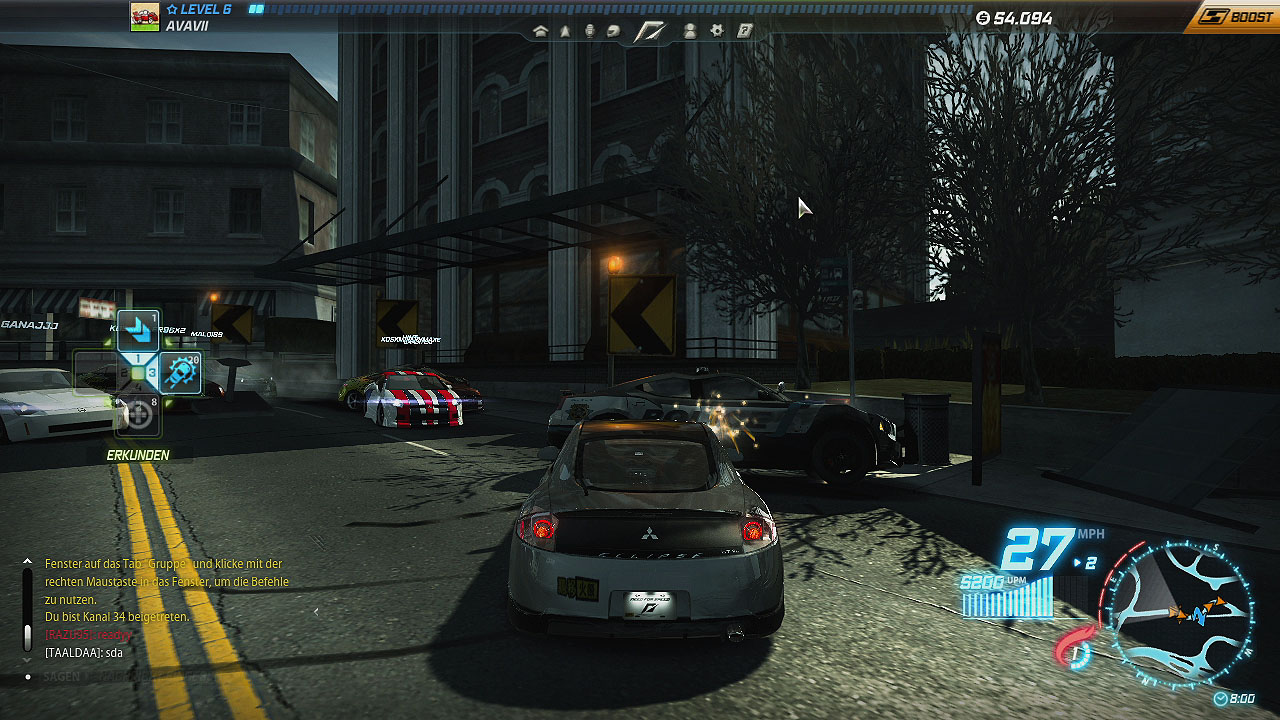Click the arrow-shaped navigation icon in top bar
This screenshot has height=720, width=1280.
pyautogui.click(x=565, y=31)
